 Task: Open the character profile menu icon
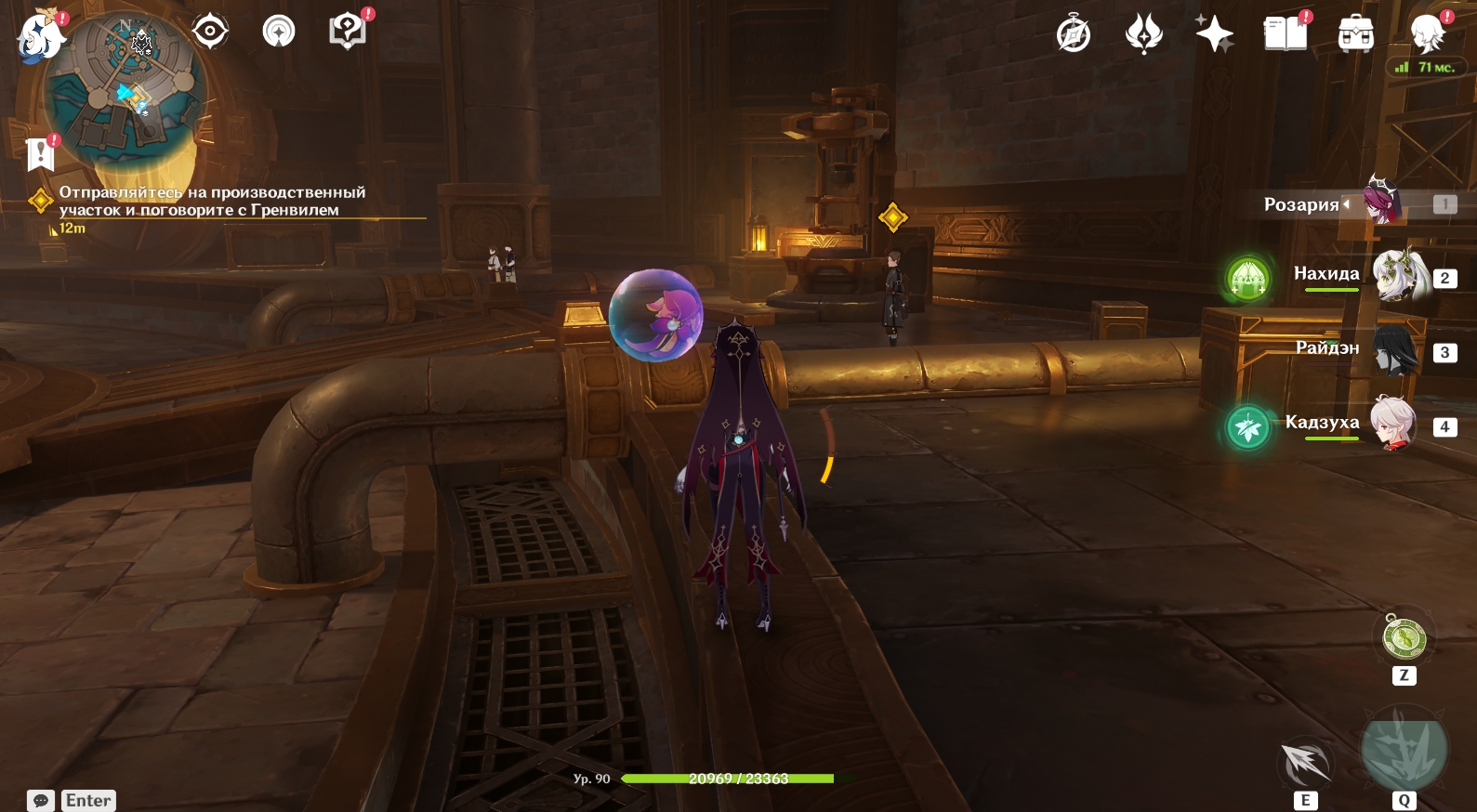[x=1427, y=35]
